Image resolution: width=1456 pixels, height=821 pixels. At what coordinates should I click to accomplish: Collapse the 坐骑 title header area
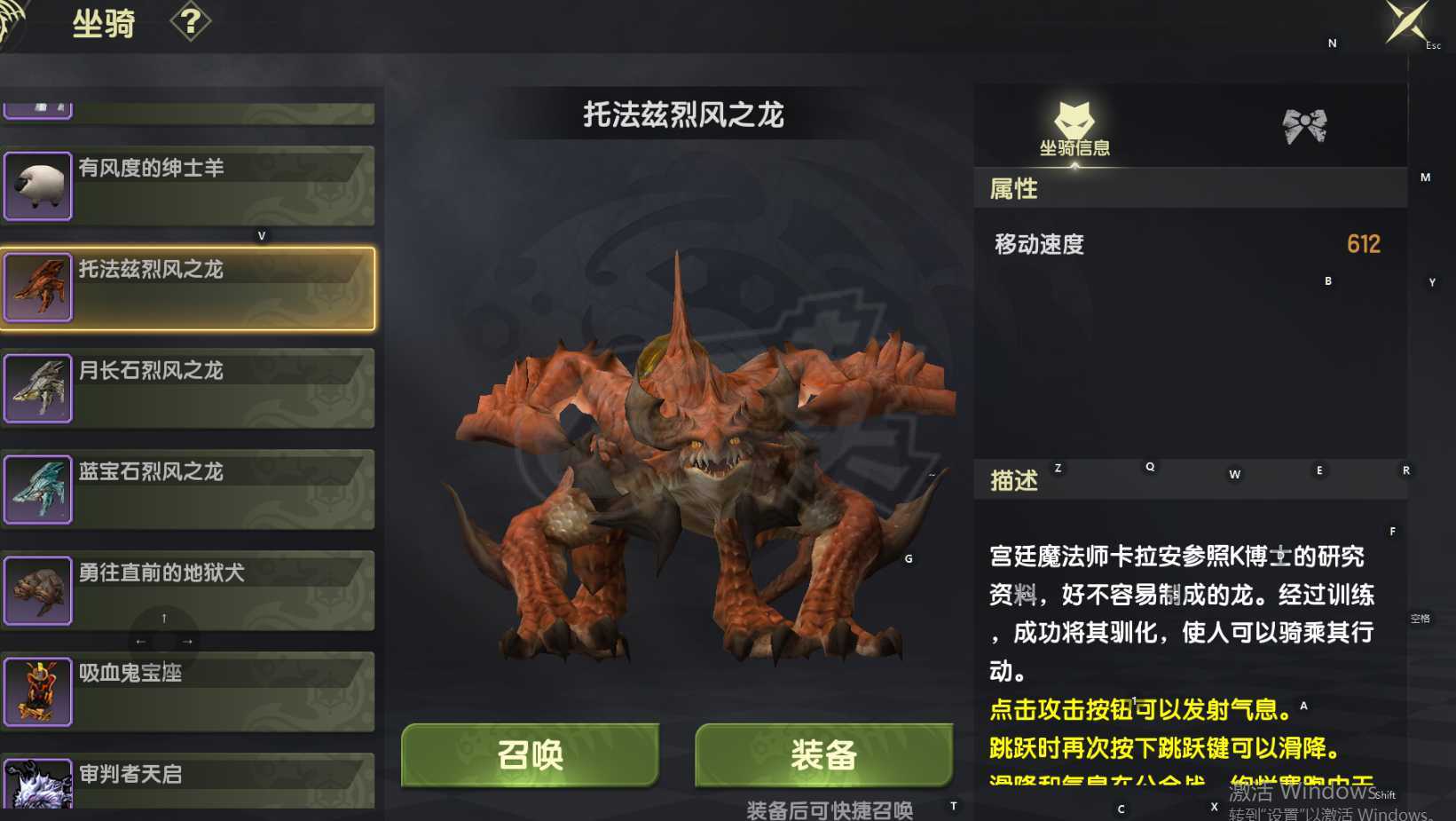104,22
